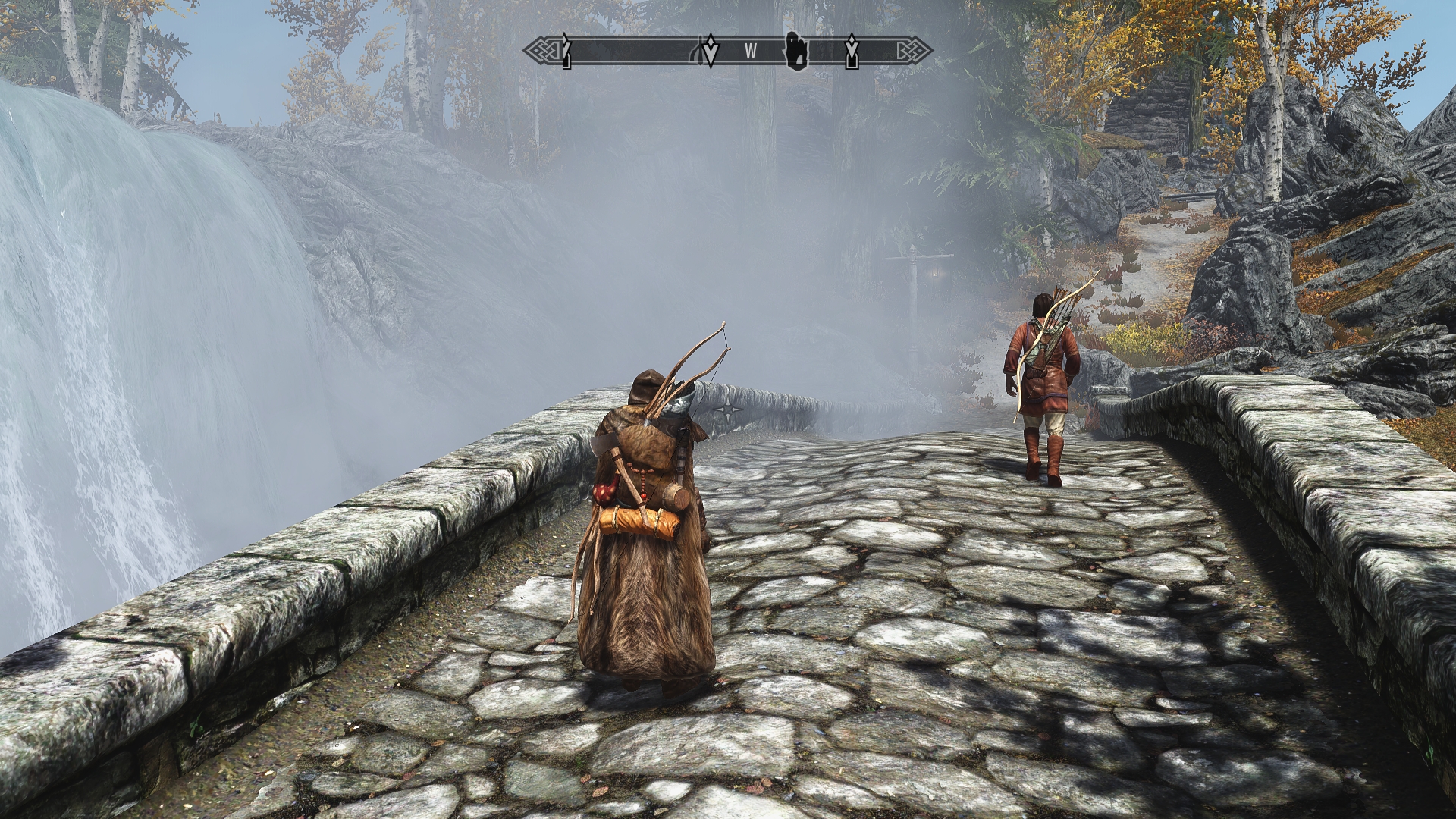Click the black hand marker on the compass

click(x=796, y=50)
